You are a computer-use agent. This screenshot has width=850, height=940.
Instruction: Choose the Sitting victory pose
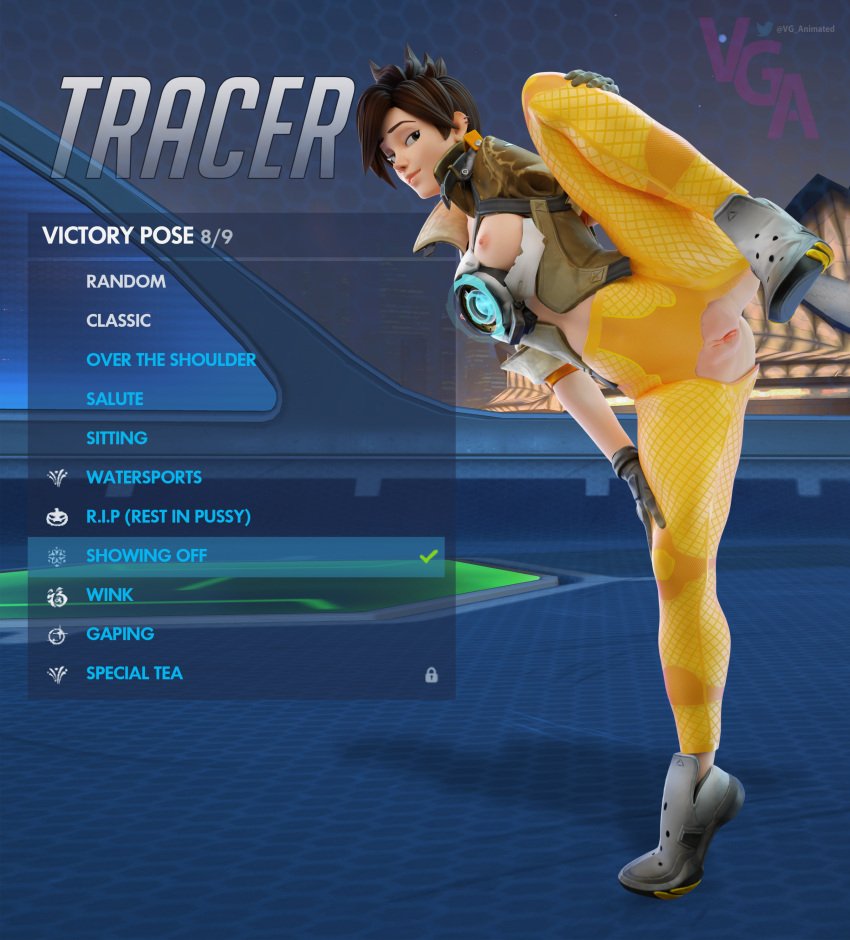click(117, 437)
